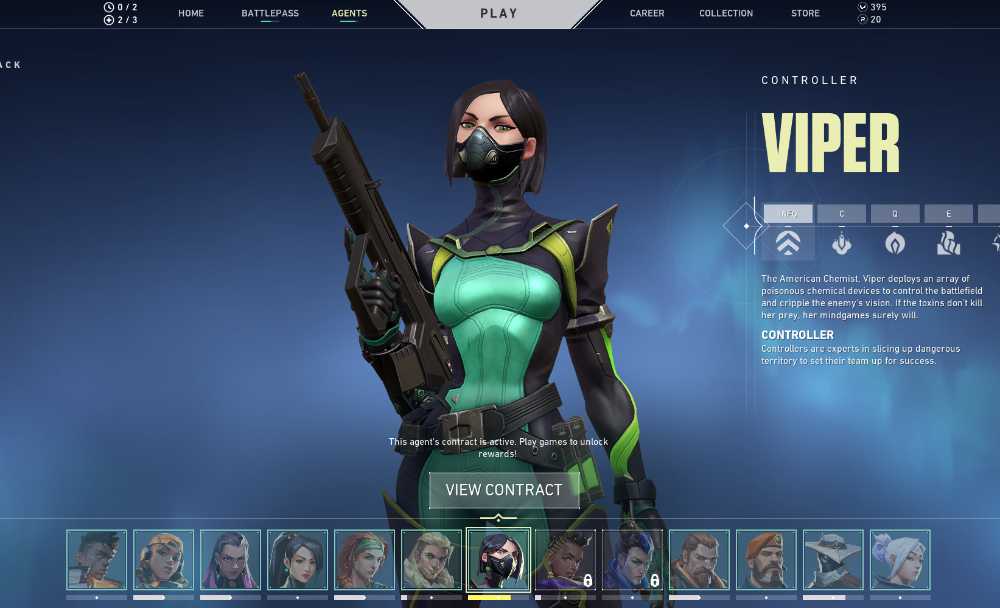Select the Brimstone agent portrait

tap(766, 559)
